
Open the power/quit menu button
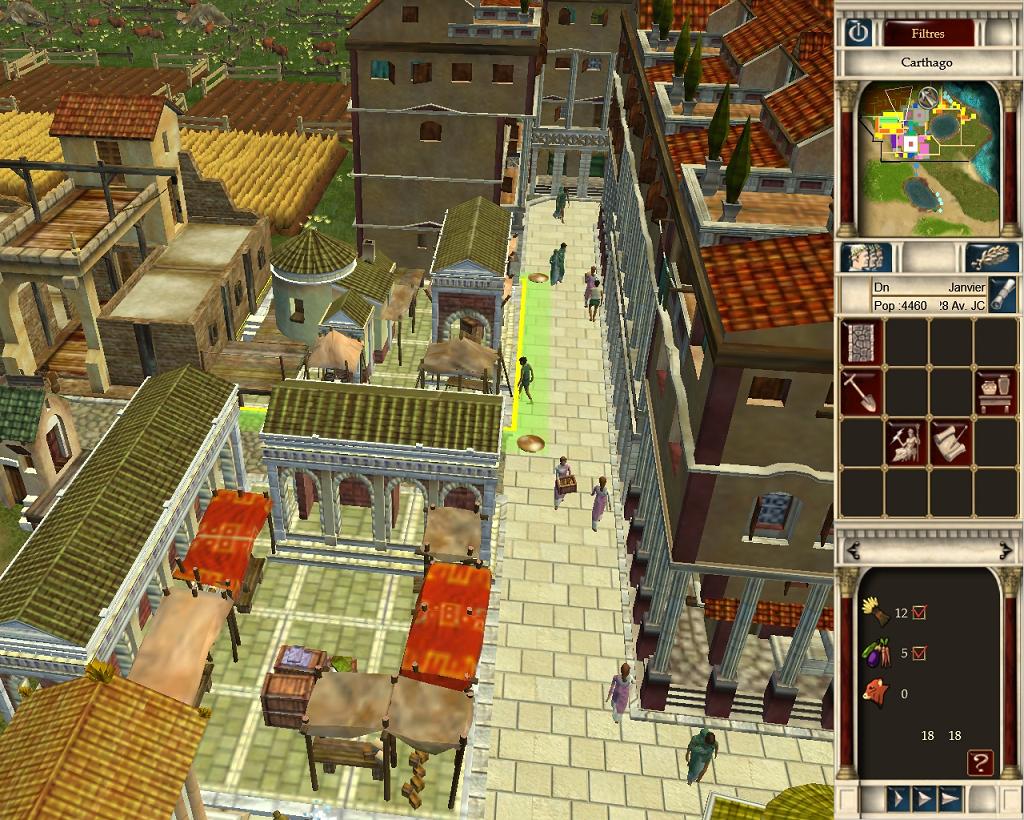click(x=857, y=32)
